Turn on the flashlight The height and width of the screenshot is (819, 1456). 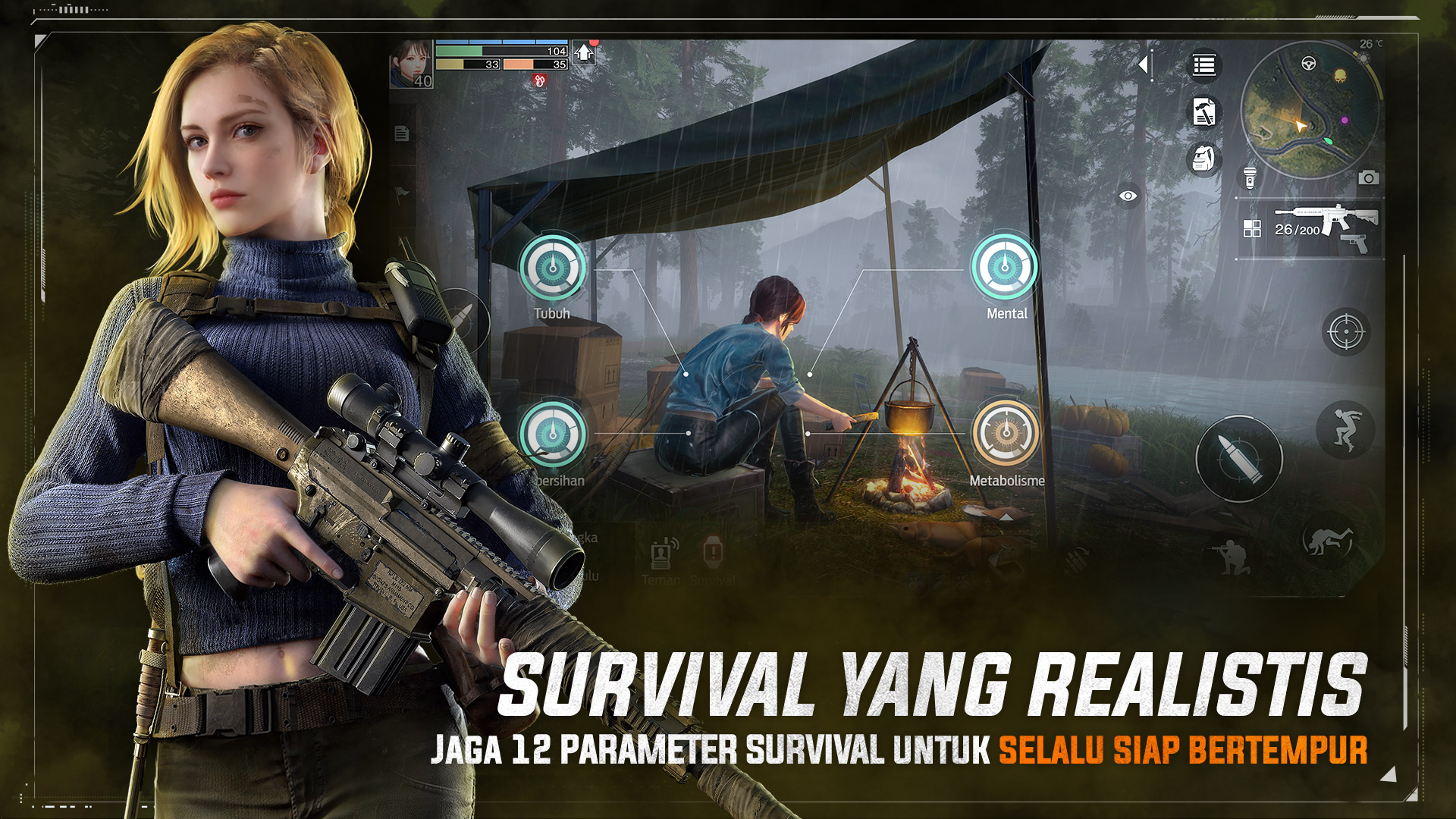tap(1250, 179)
